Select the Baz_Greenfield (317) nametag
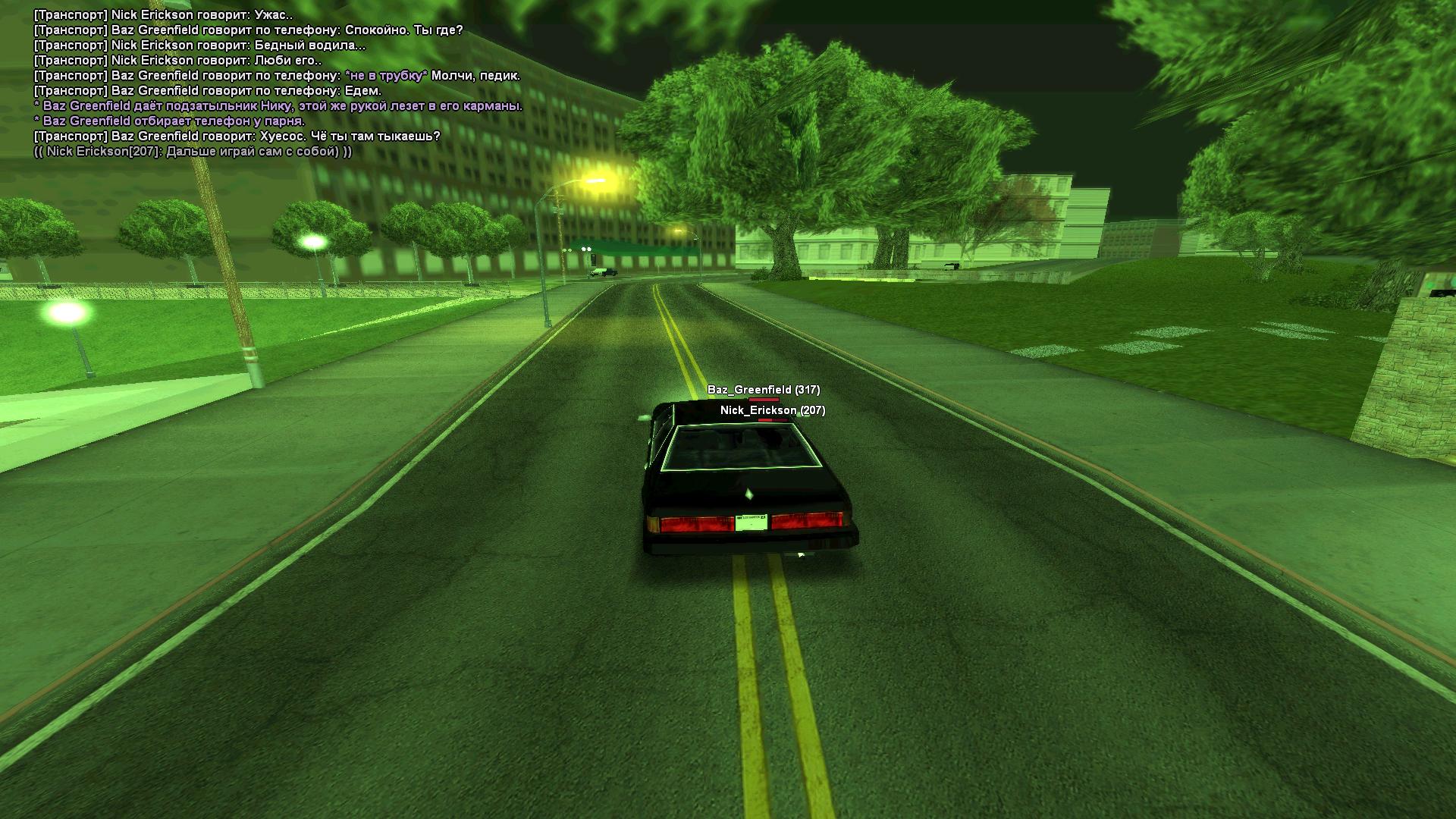The image size is (1456, 819). (x=763, y=390)
